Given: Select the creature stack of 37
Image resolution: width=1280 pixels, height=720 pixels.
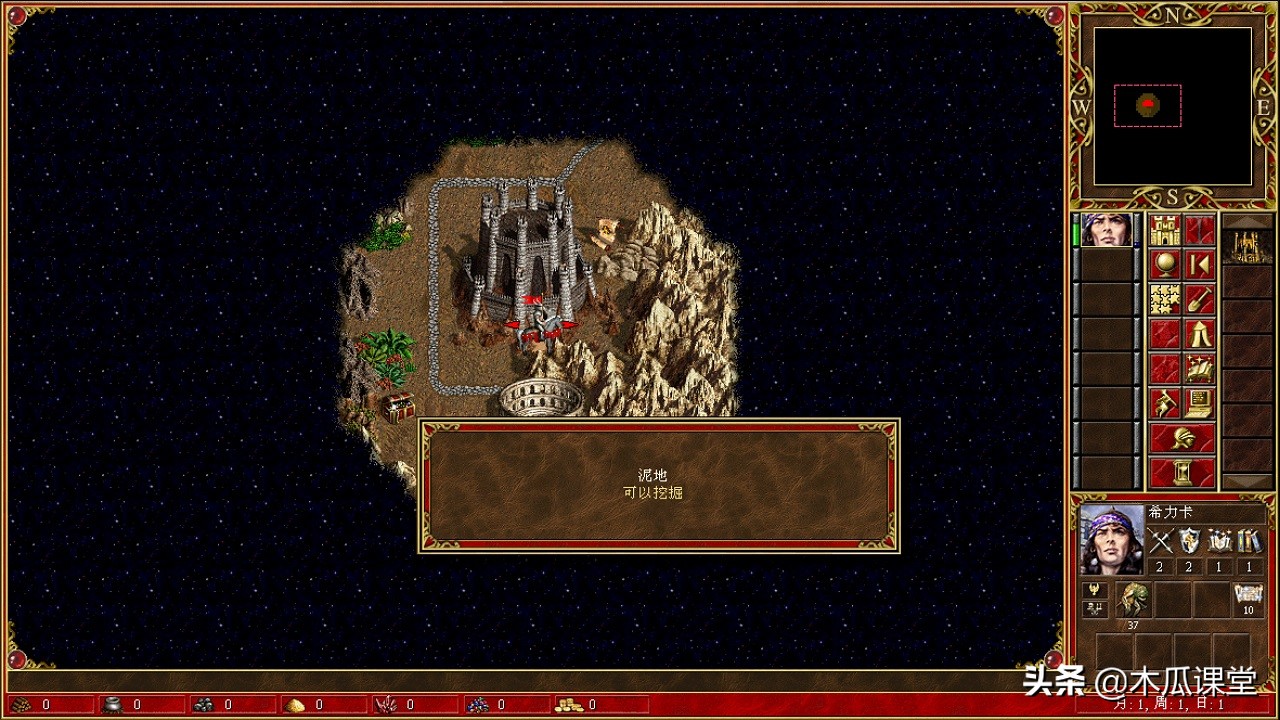Looking at the screenshot, I should 1134,600.
